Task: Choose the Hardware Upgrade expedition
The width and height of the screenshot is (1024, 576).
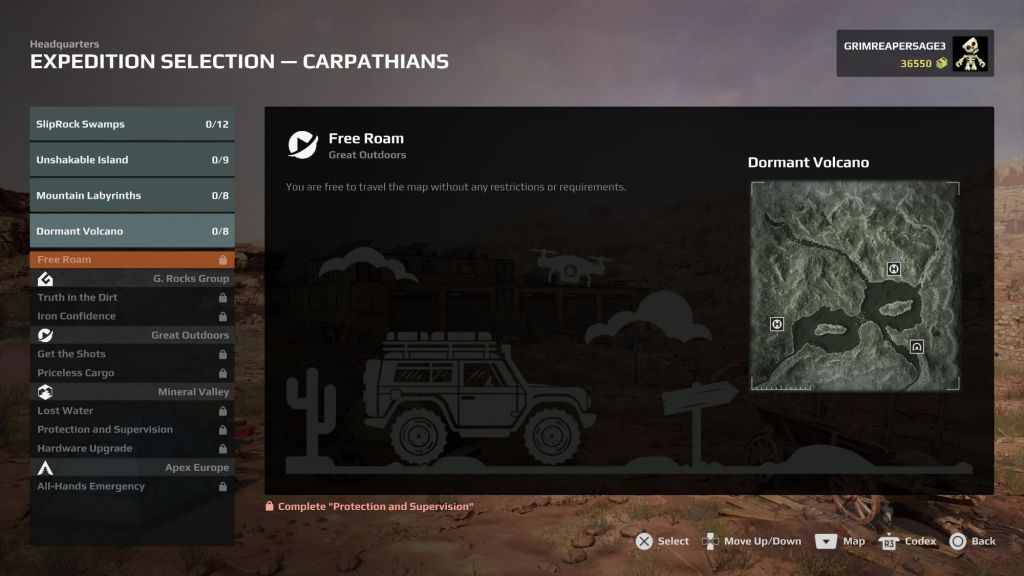Action: coord(131,448)
